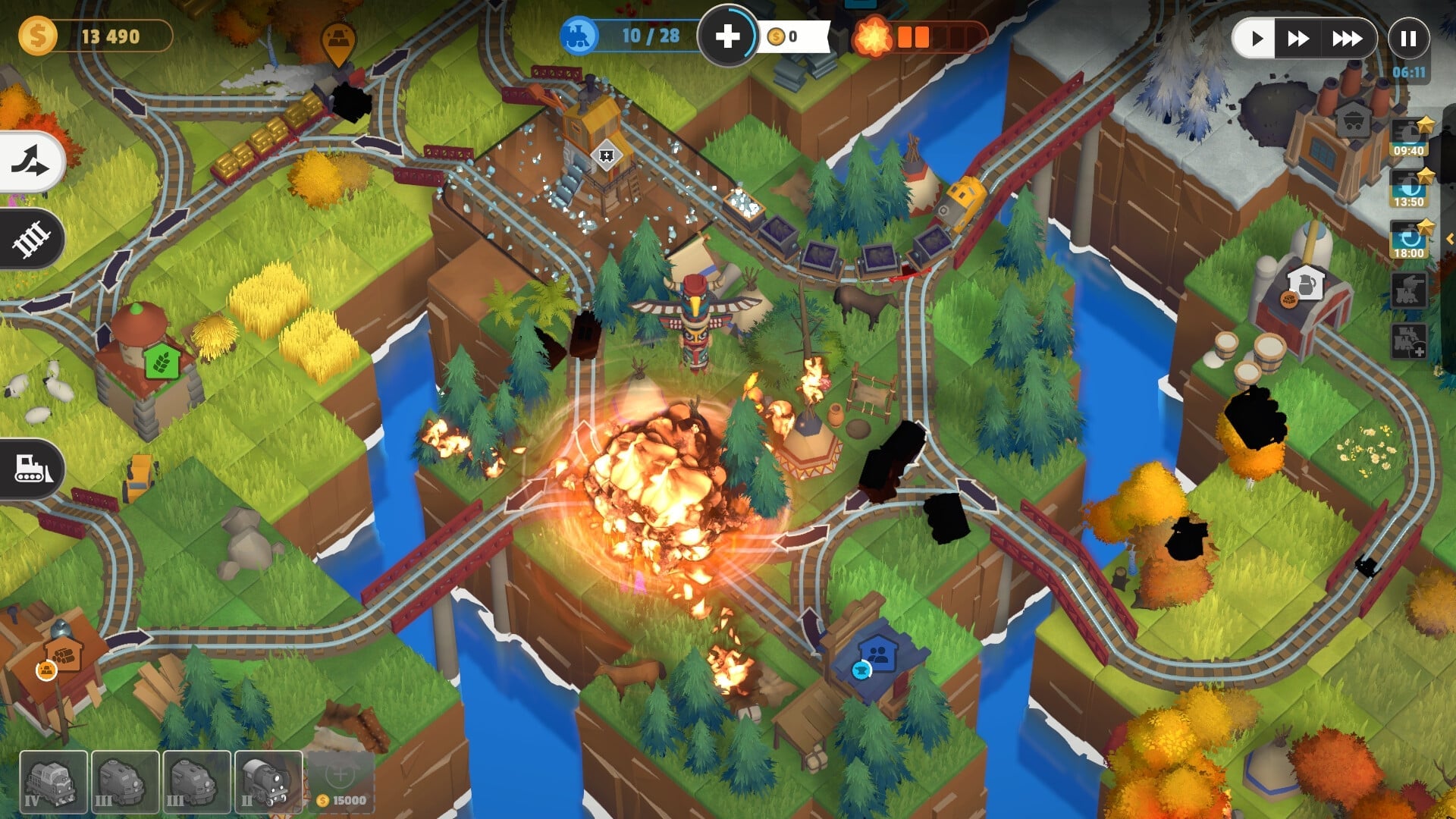This screenshot has height=819, width=1456.
Task: Click the plus button to buy a train
Action: point(729,35)
